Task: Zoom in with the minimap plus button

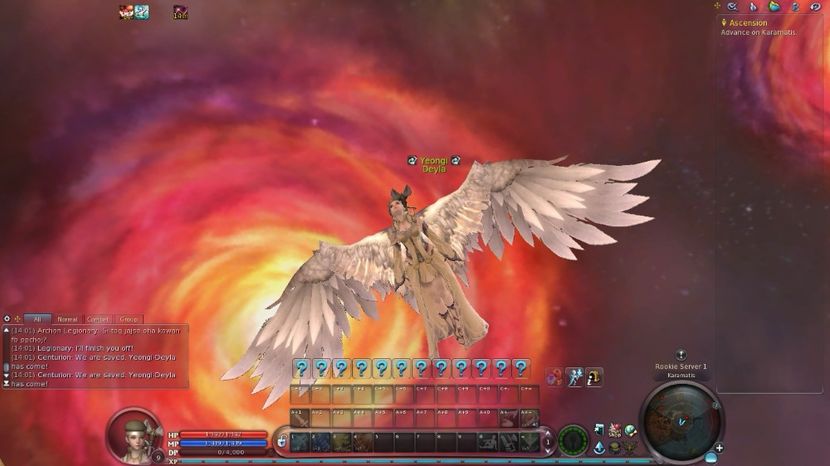Action: (719, 447)
